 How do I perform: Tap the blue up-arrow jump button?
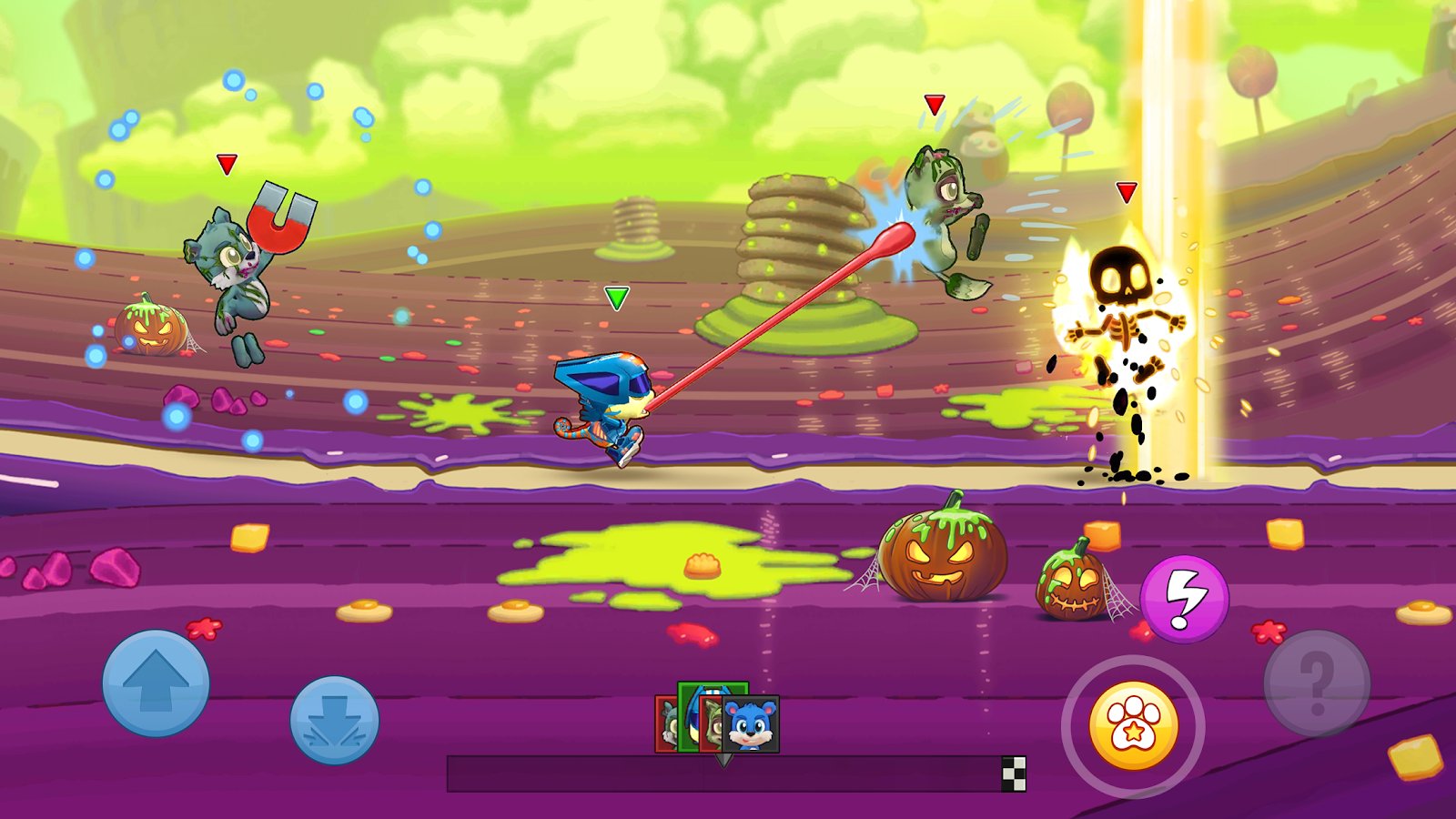coord(156,682)
